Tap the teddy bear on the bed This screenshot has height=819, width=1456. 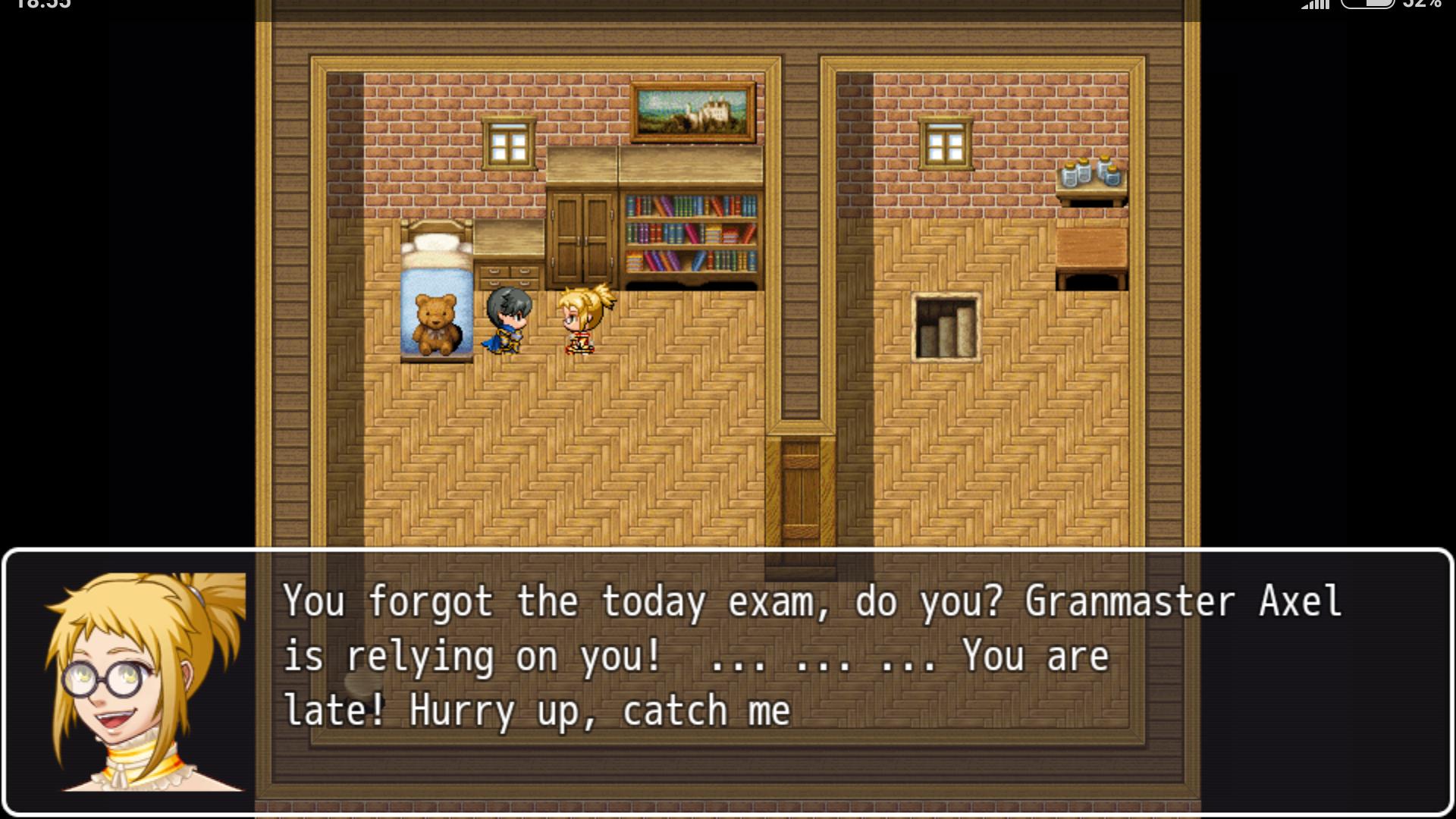tap(435, 322)
